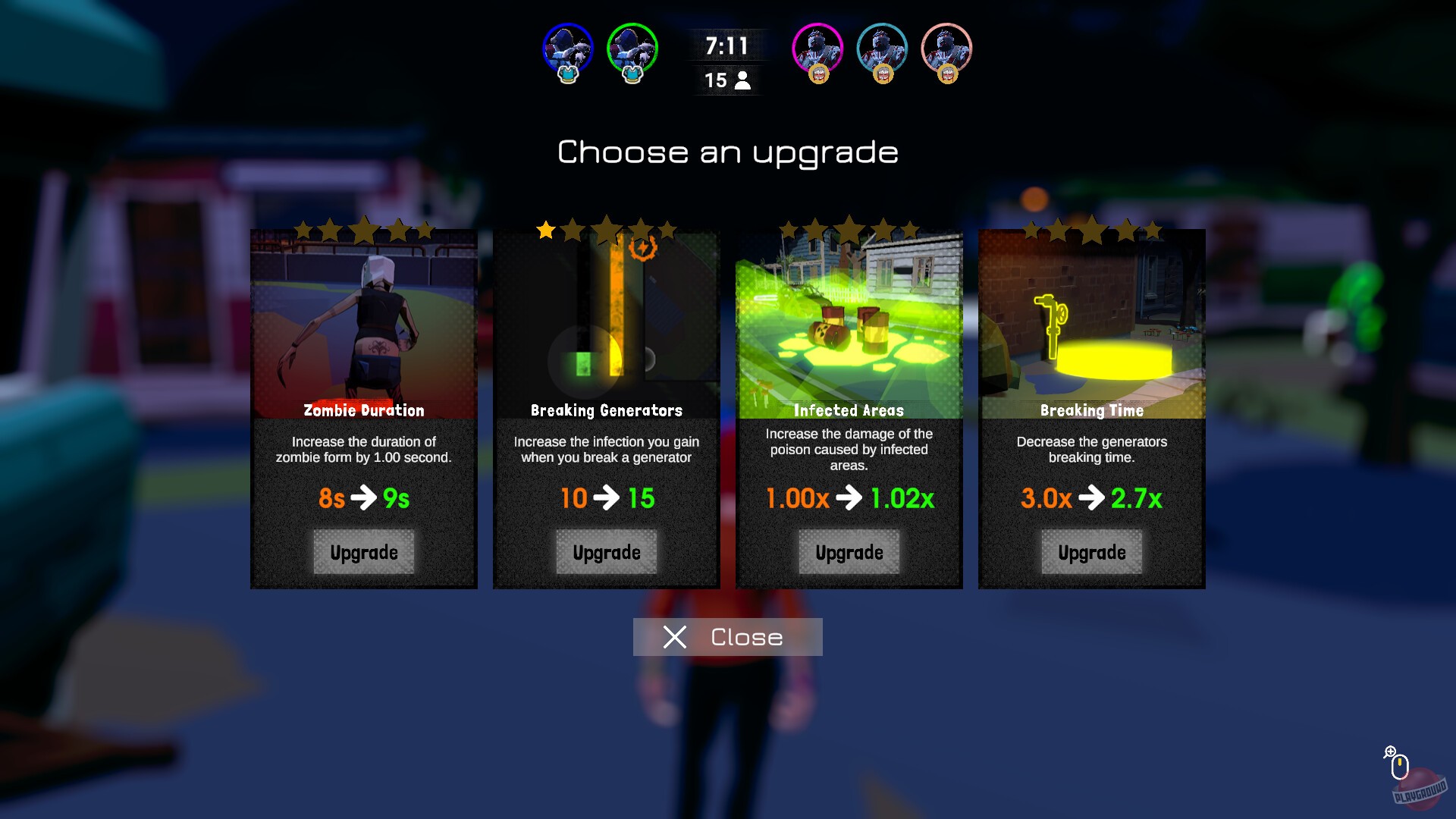This screenshot has height=819, width=1456.
Task: Select the pink zombie player avatar
Action: coord(945,48)
